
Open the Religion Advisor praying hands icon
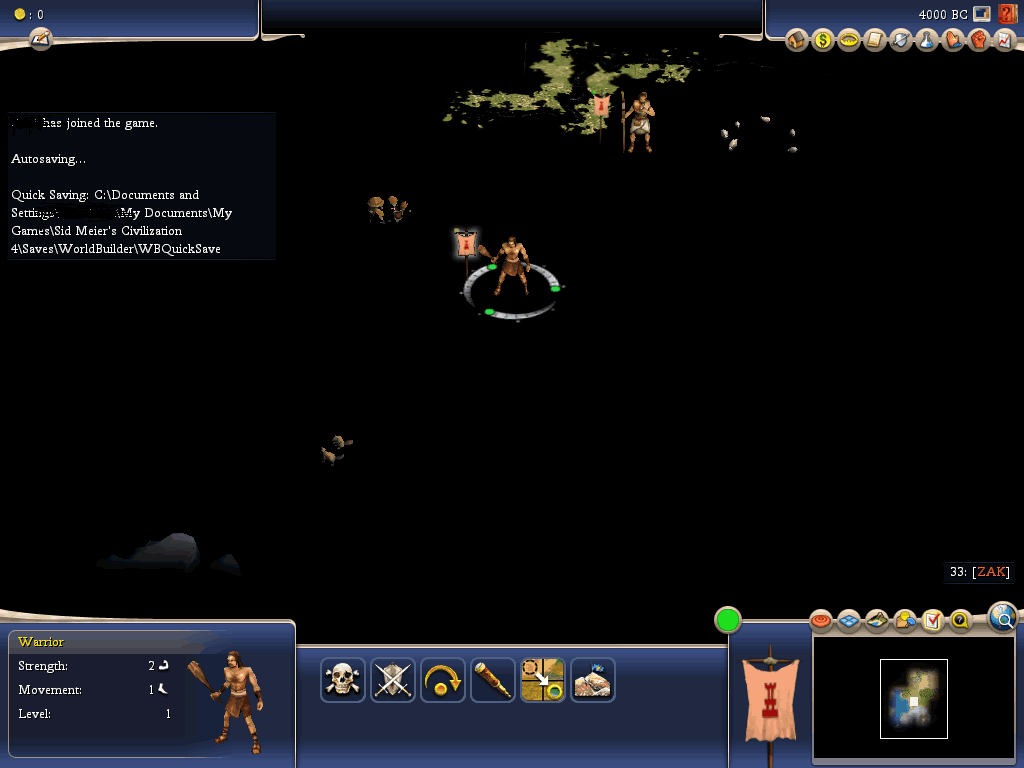click(x=953, y=41)
